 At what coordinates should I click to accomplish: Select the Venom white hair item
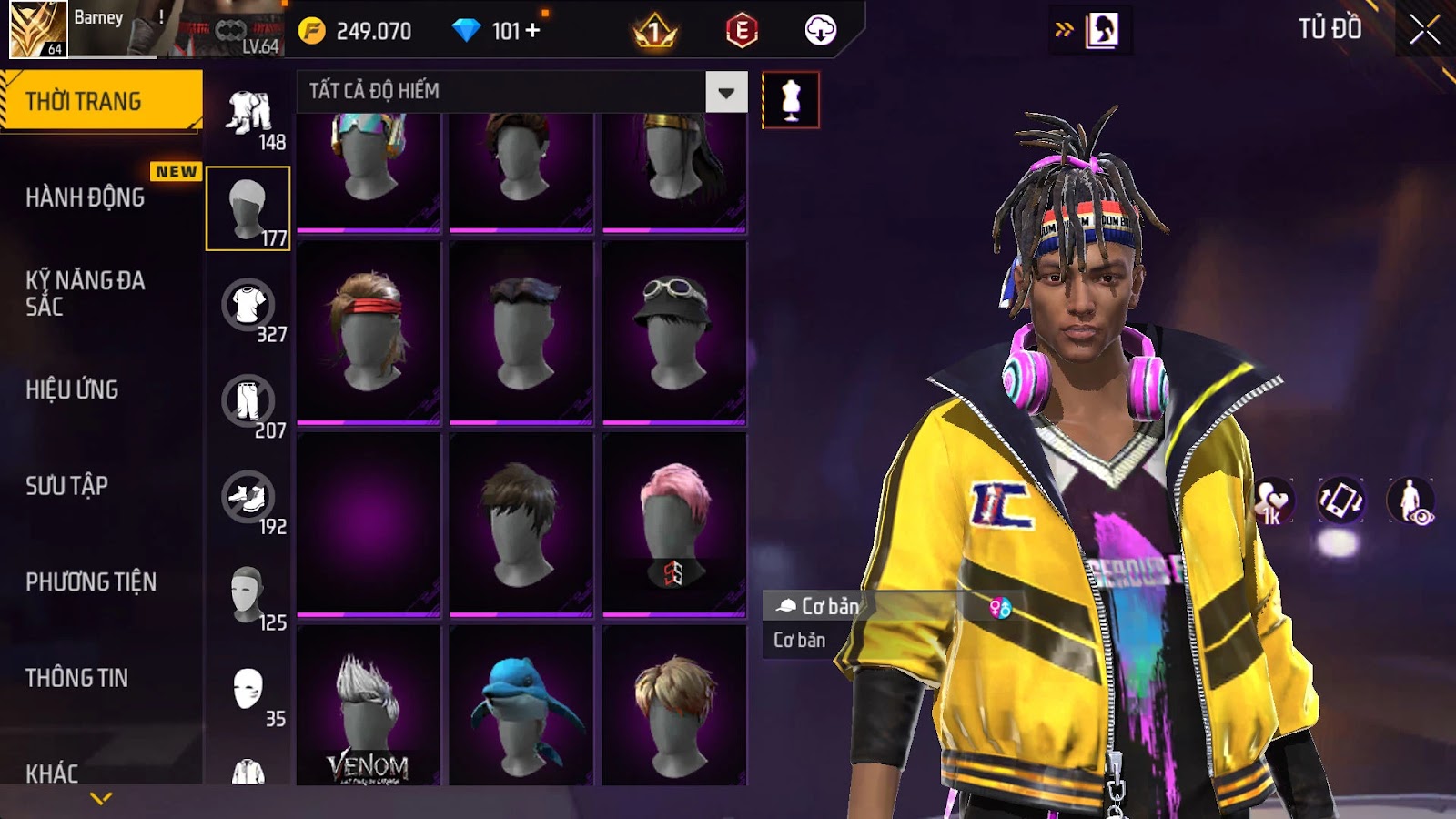(369, 706)
